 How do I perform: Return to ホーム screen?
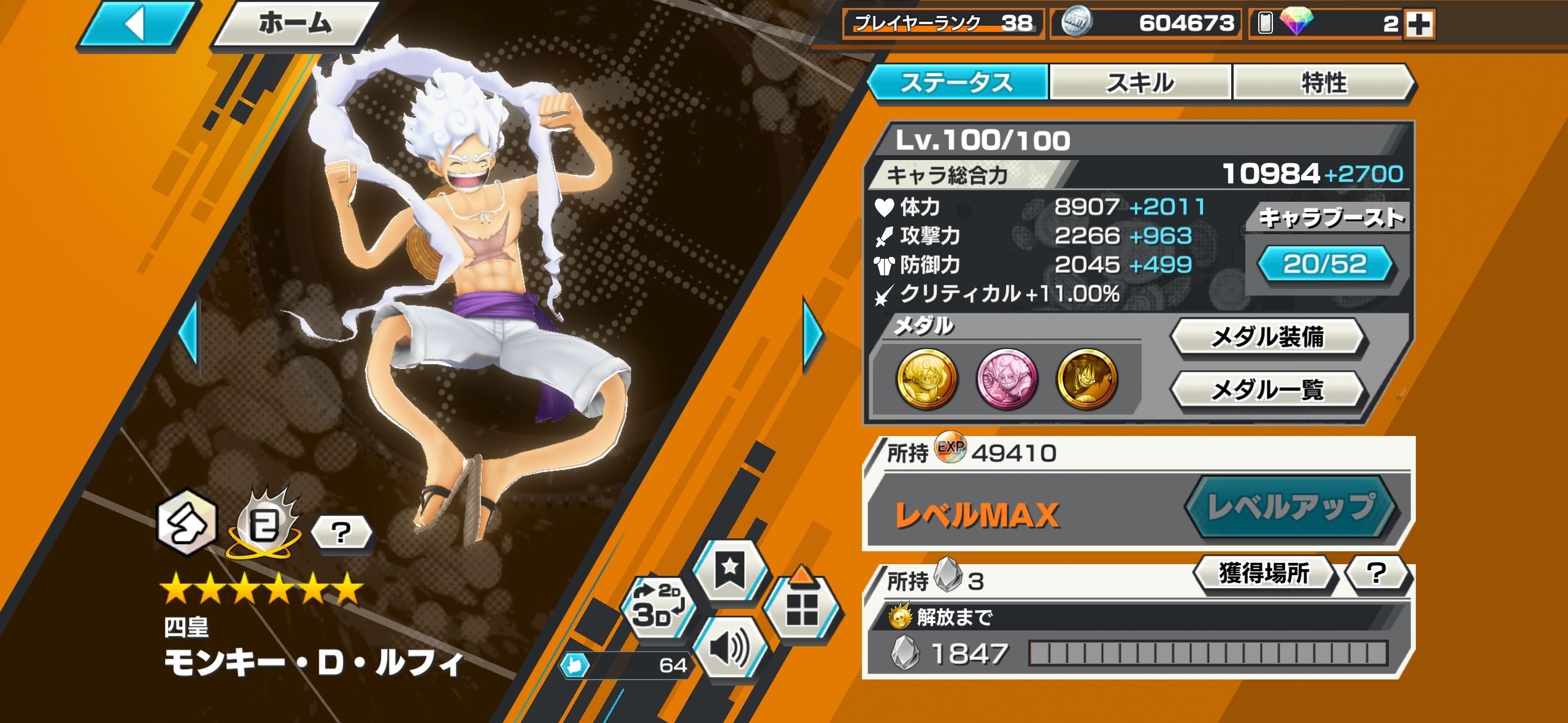coord(294,25)
